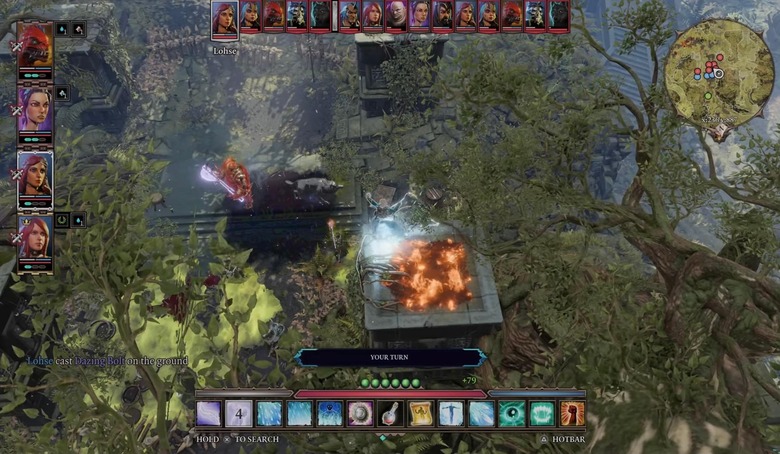This screenshot has height=454, width=780.
Task: Use the red potion in the hotbar
Action: tap(391, 414)
